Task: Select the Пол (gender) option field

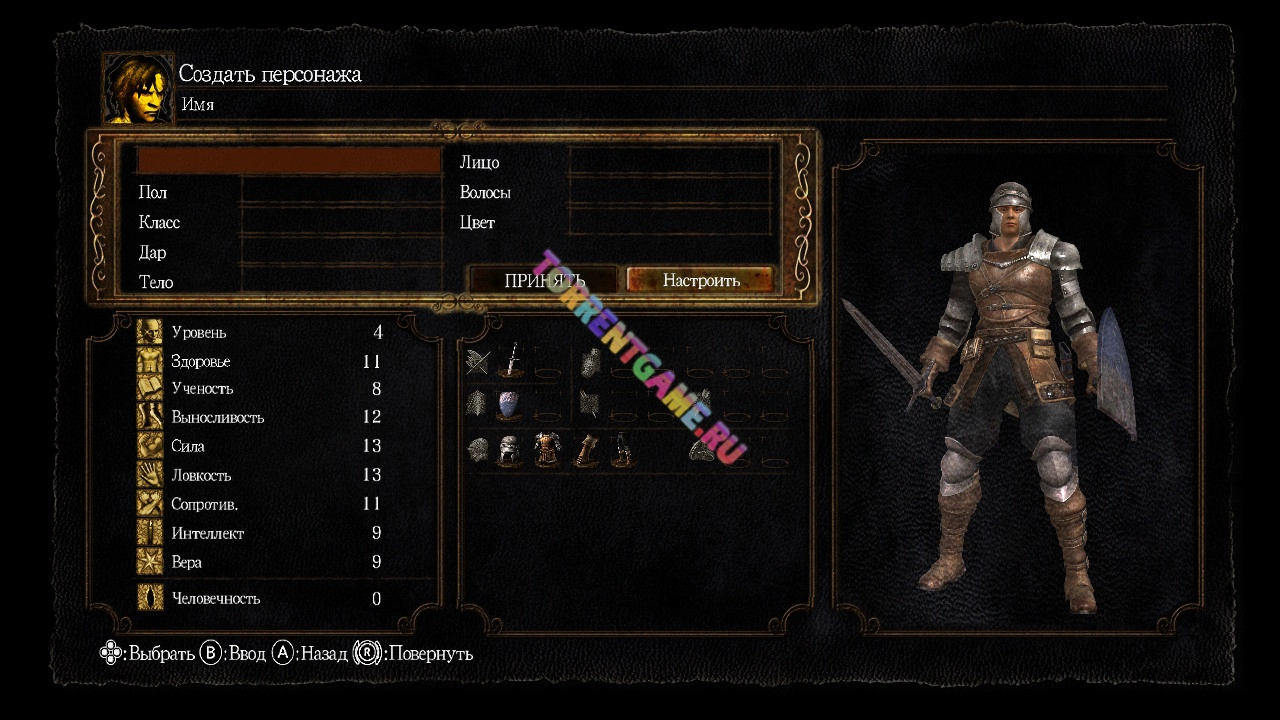Action: point(341,192)
